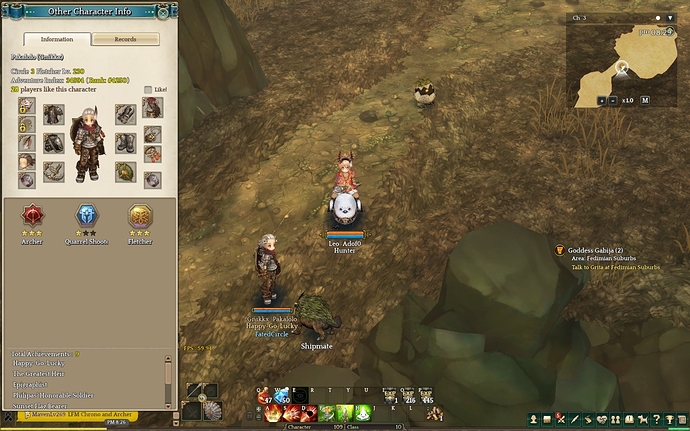Switch to the Records tab
The height and width of the screenshot is (431, 690).
point(125,39)
